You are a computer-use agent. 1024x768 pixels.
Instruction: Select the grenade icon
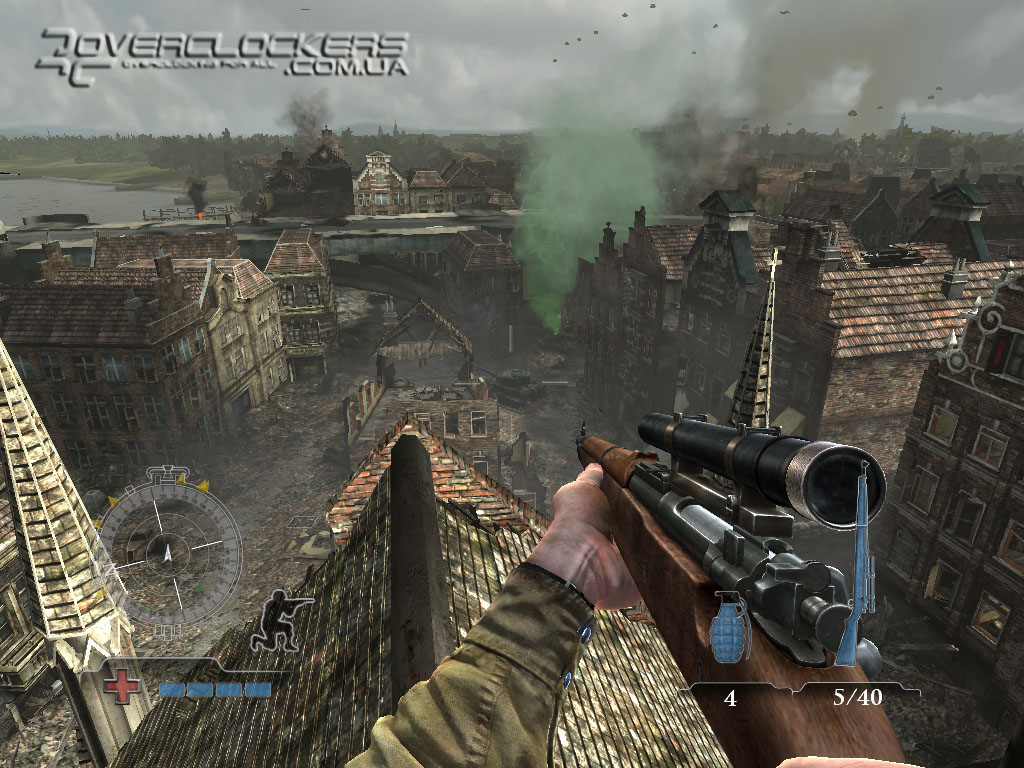pyautogui.click(x=729, y=627)
